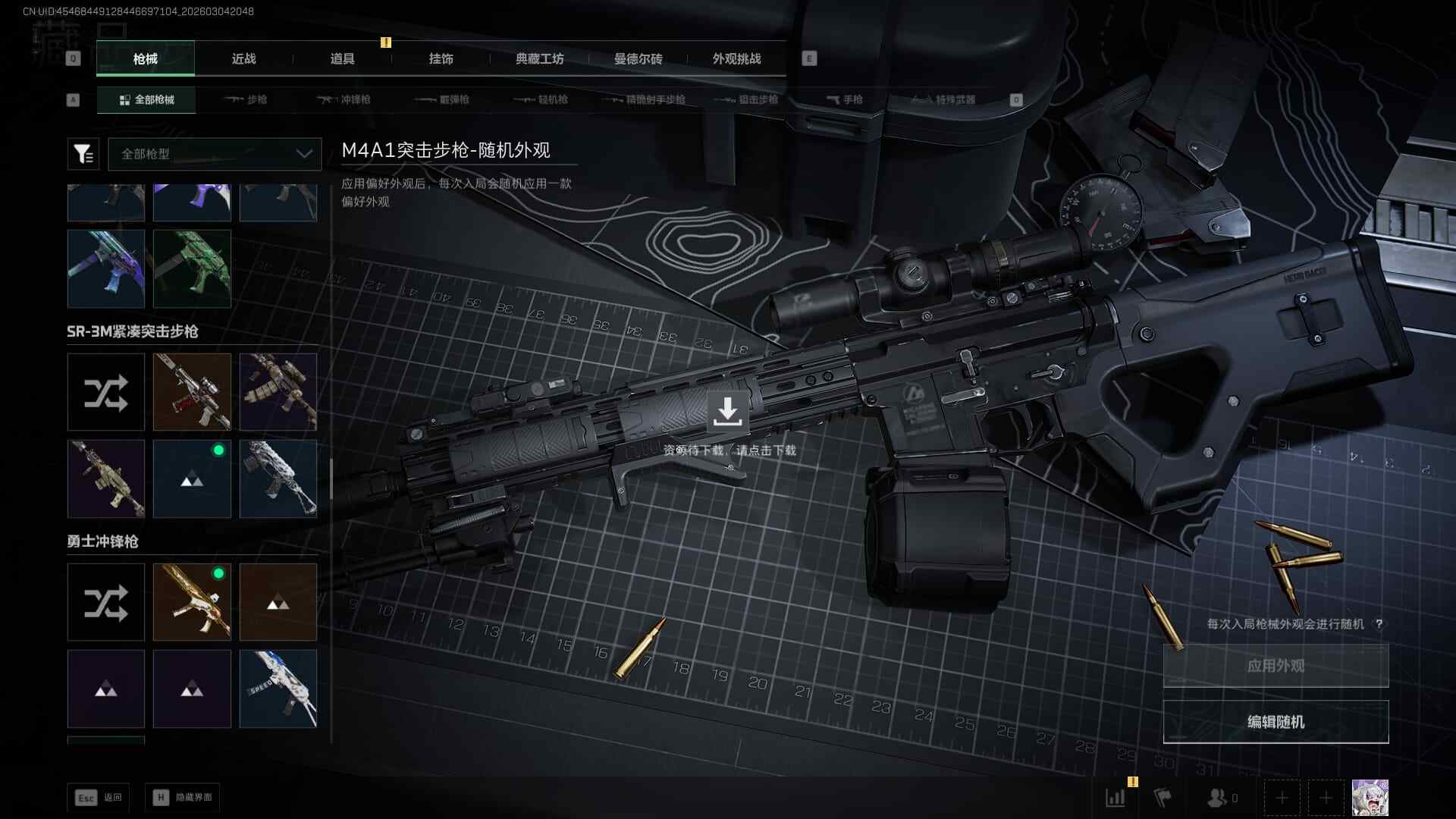Open the 道具 items tab
Screen dimensions: 1456x819
click(342, 59)
